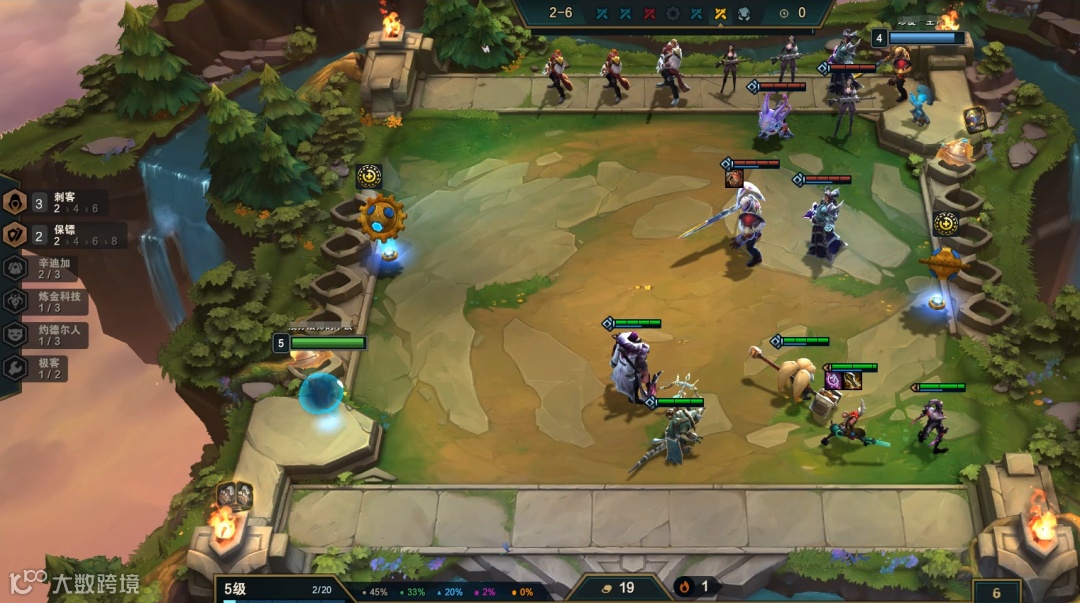Select the 刺客 (Assassin) trait entry
The width and height of the screenshot is (1080, 603).
[x=60, y=203]
